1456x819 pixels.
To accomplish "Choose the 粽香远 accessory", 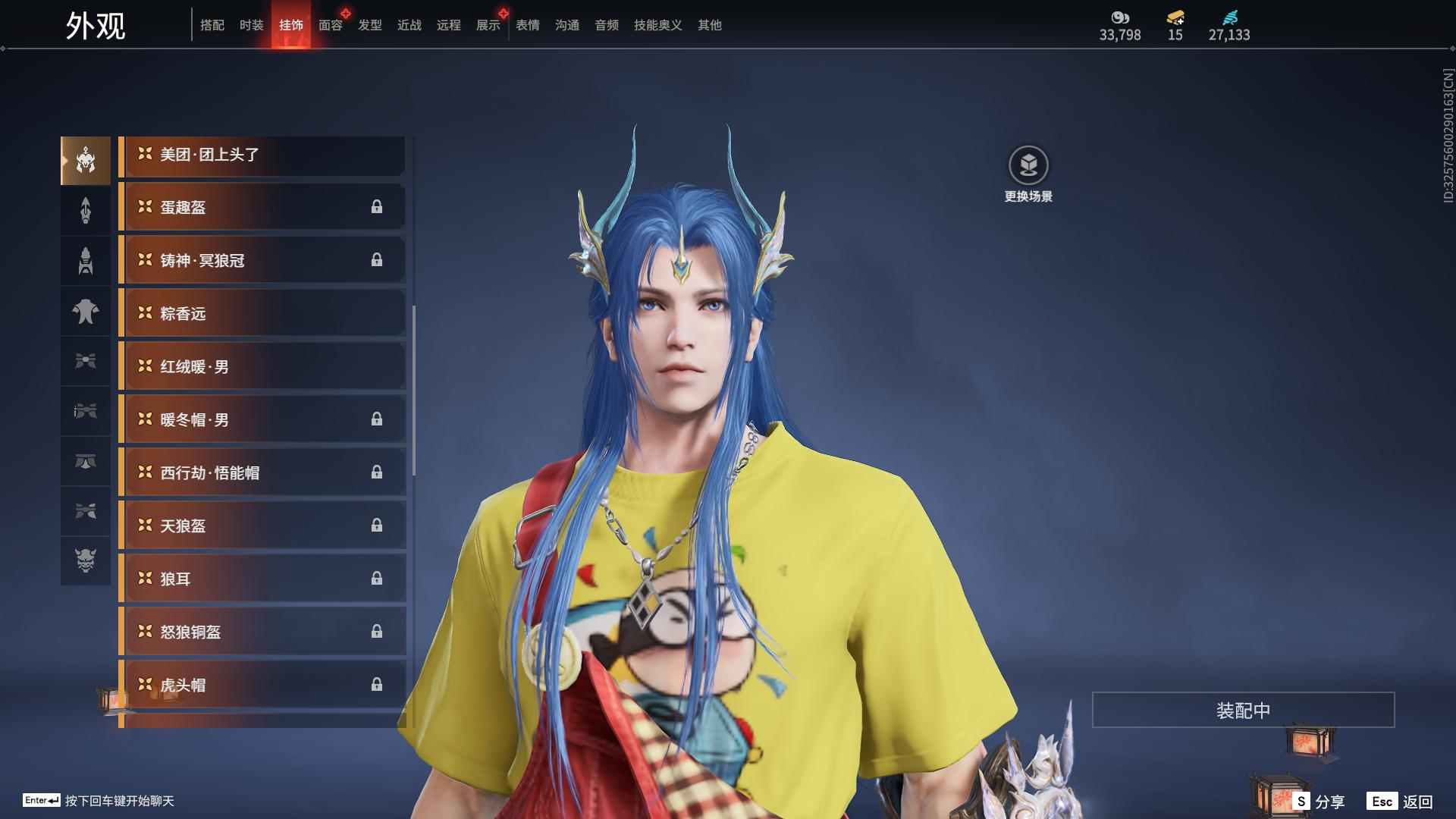I will coord(262,313).
